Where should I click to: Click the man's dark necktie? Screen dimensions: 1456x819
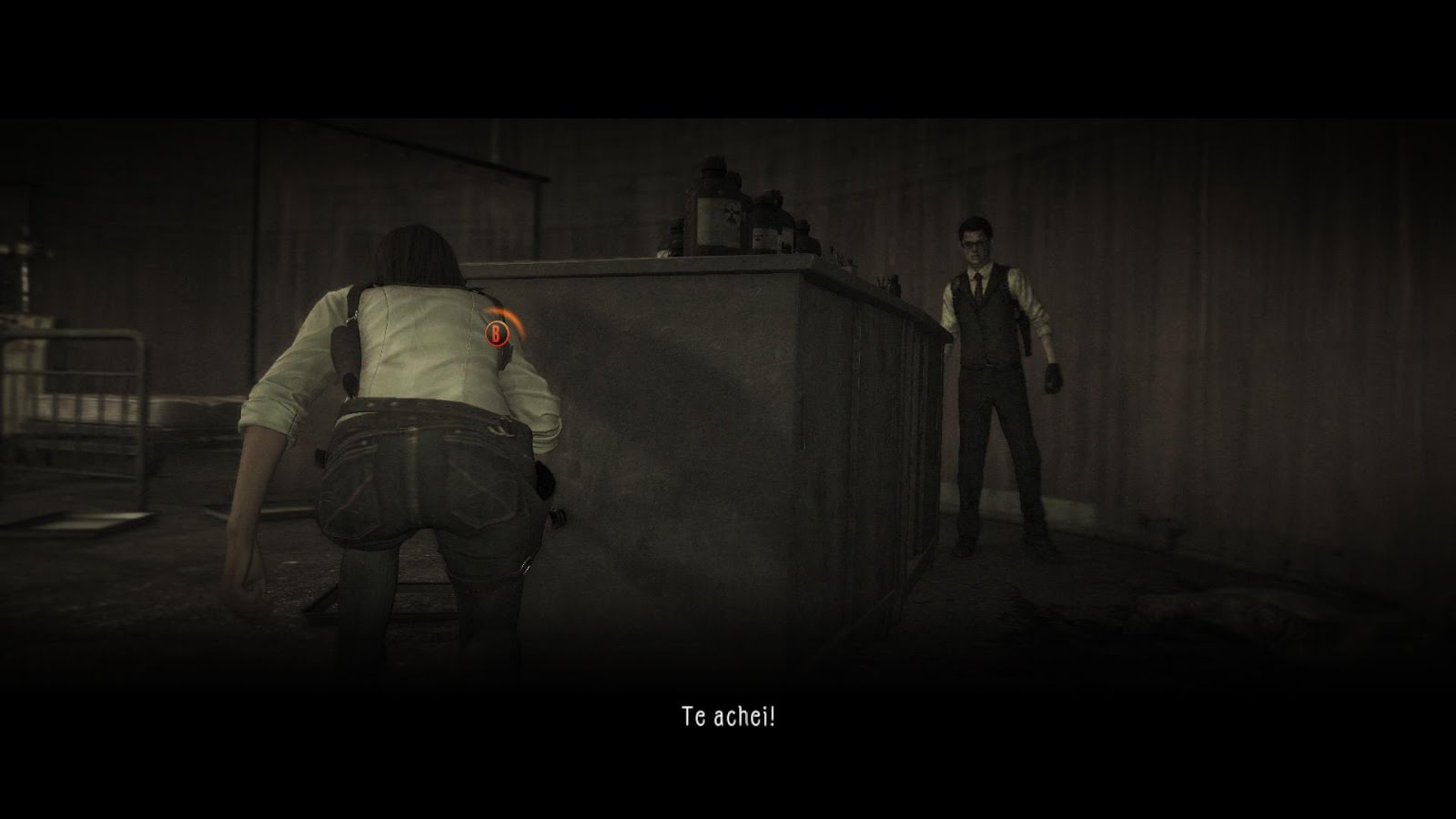click(x=978, y=289)
